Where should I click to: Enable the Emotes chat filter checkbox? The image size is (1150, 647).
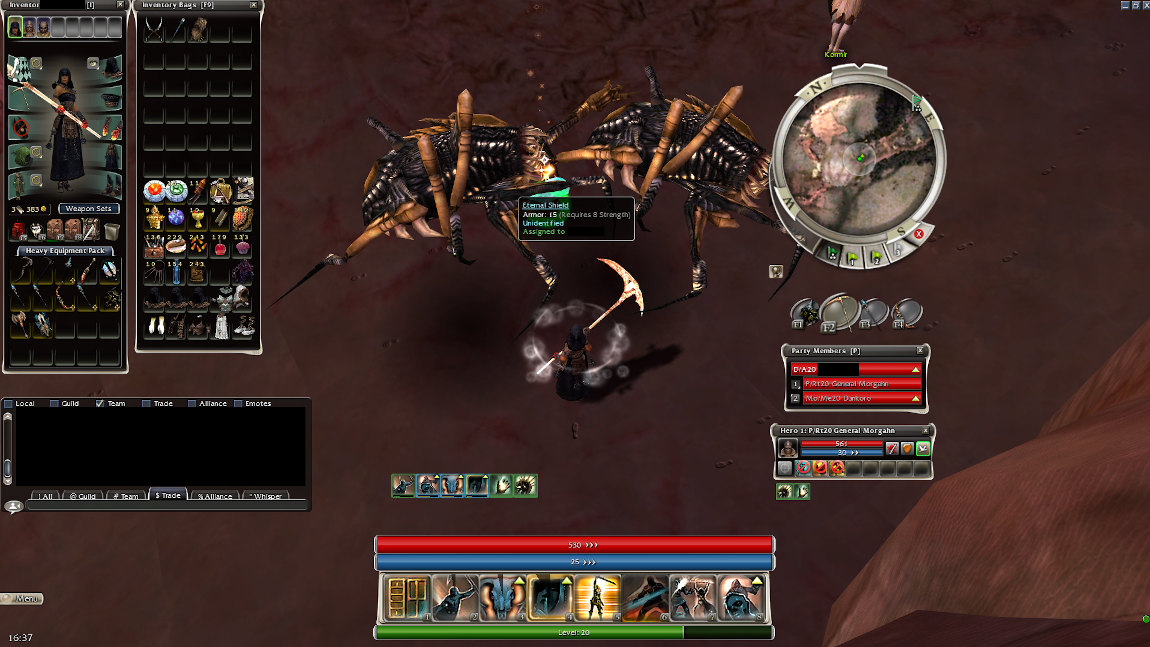239,404
